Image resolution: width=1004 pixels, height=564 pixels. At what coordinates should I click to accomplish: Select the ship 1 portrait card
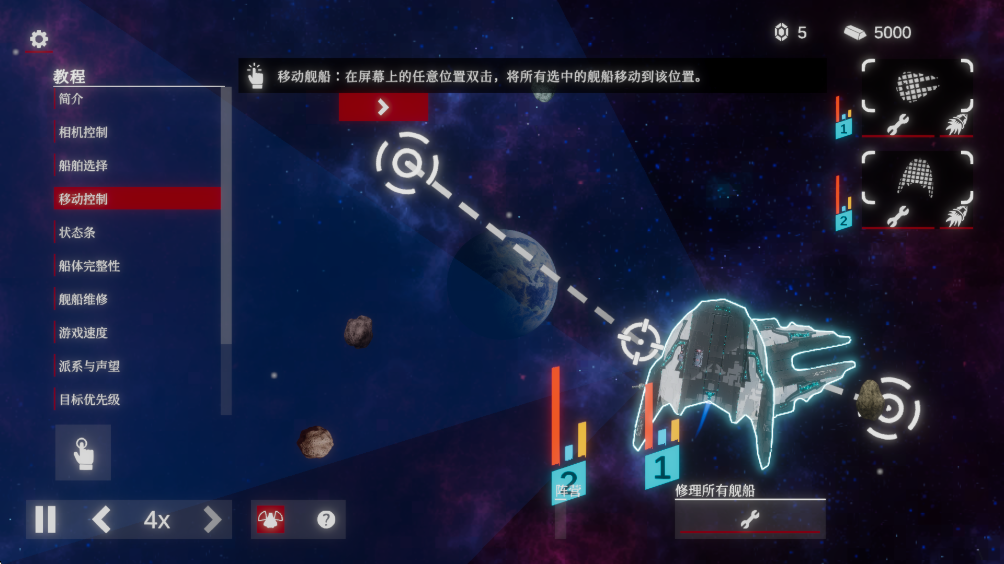click(x=917, y=86)
